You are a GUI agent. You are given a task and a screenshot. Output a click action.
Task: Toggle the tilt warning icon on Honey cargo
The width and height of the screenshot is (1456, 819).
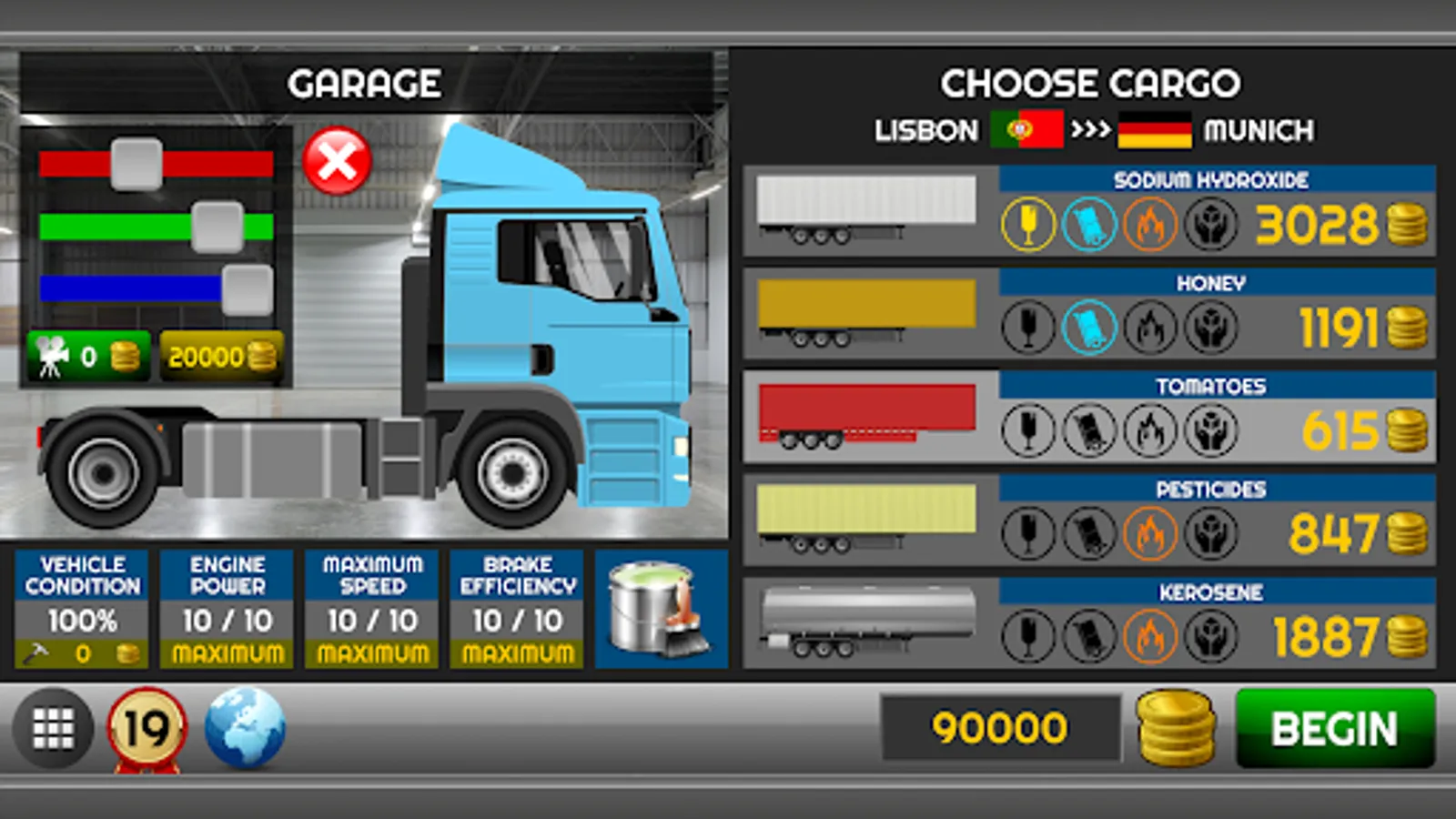coord(1090,326)
